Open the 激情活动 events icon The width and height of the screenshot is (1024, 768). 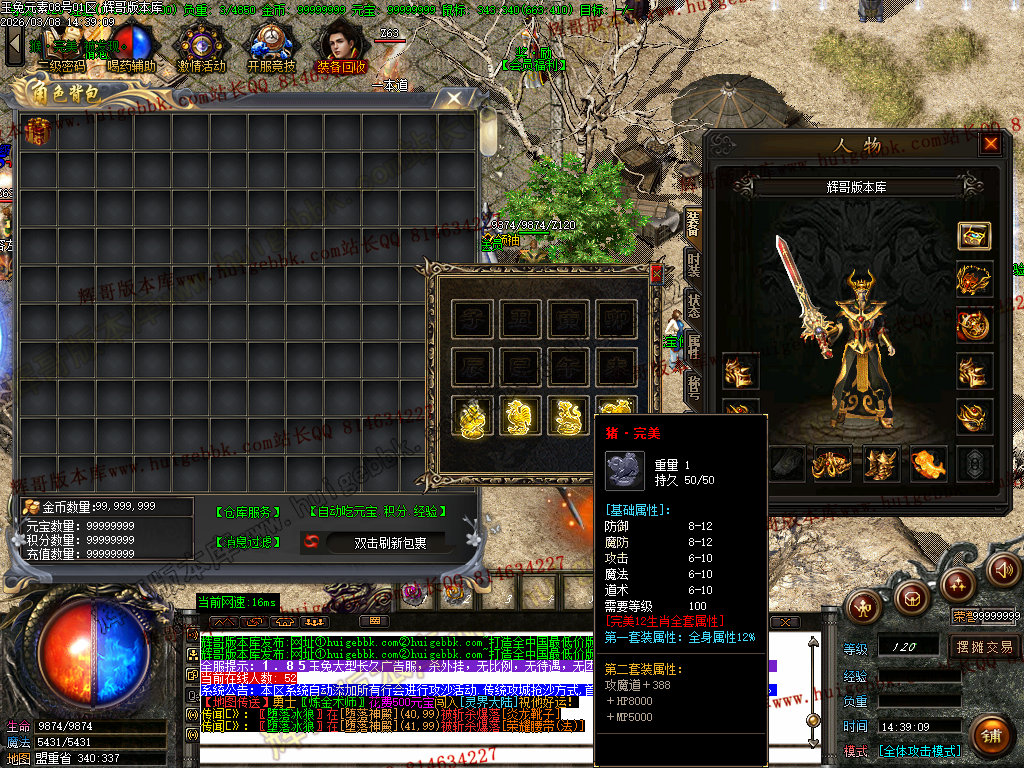tap(201, 46)
